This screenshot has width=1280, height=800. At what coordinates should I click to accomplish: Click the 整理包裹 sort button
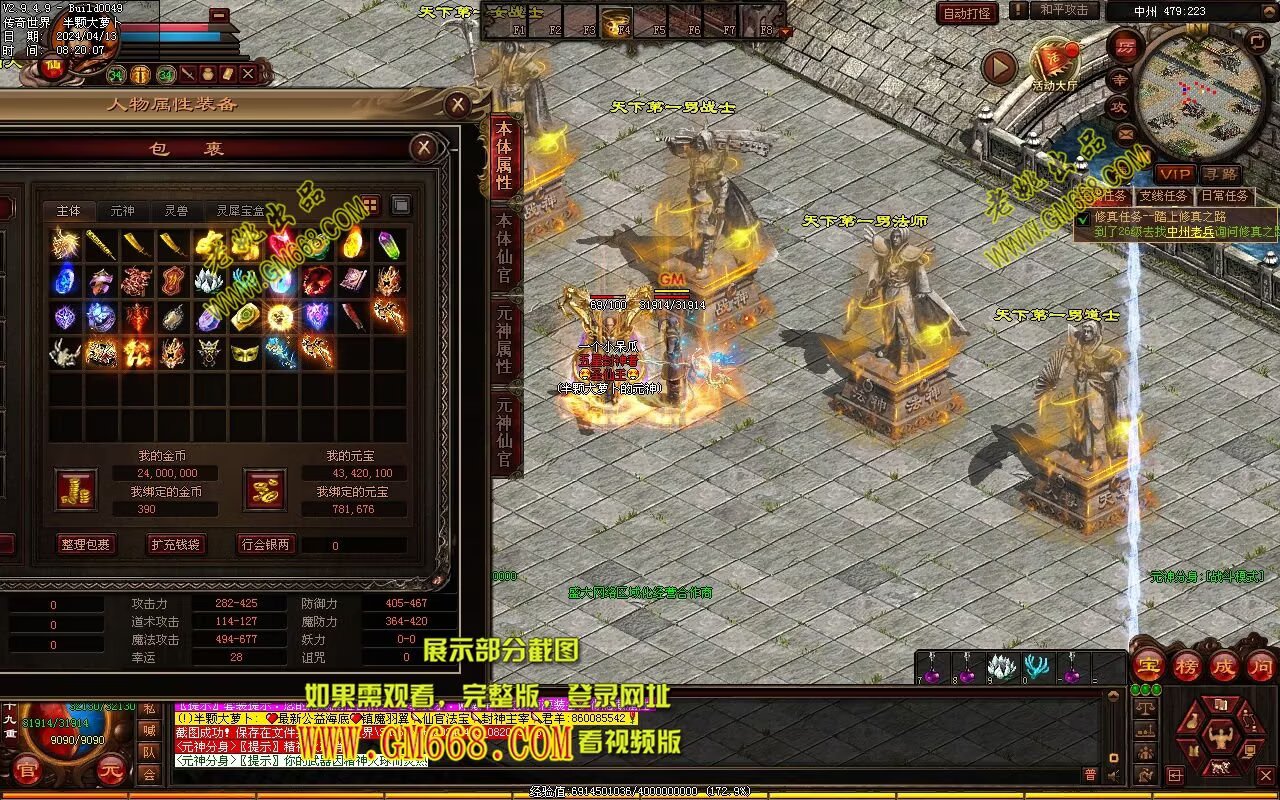(x=85, y=545)
